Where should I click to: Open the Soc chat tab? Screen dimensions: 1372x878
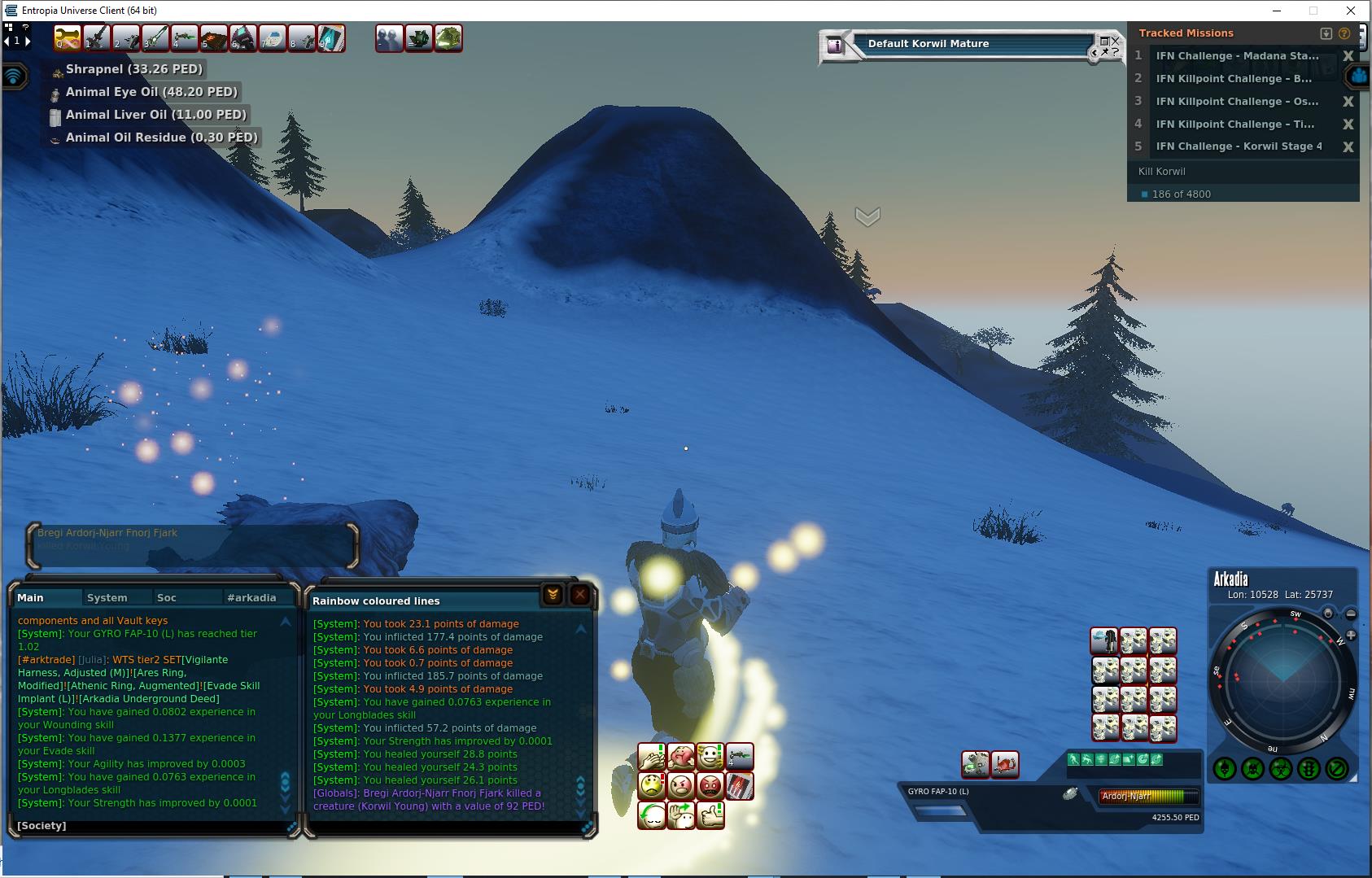click(x=167, y=597)
